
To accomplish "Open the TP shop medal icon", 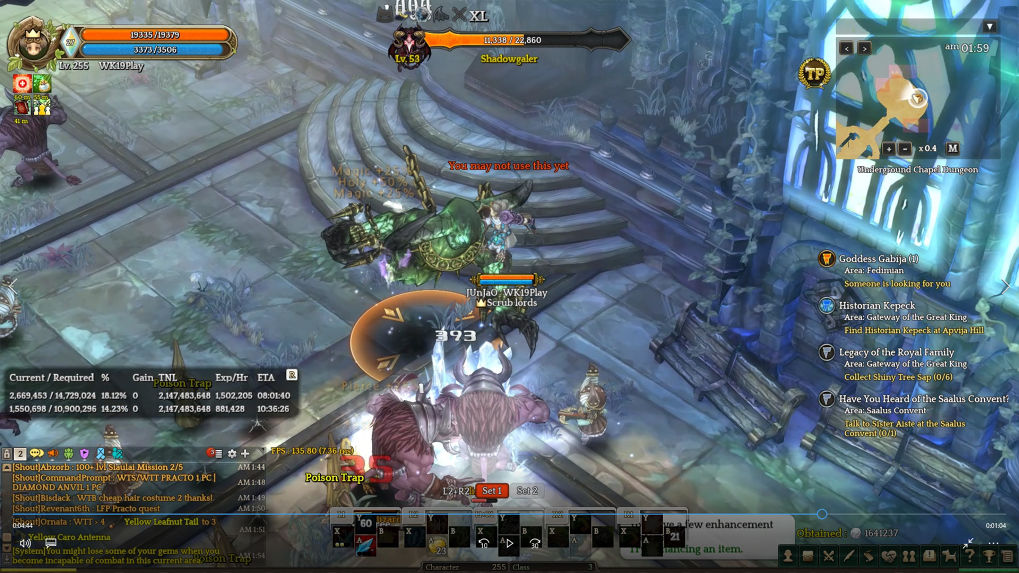I will coord(814,72).
